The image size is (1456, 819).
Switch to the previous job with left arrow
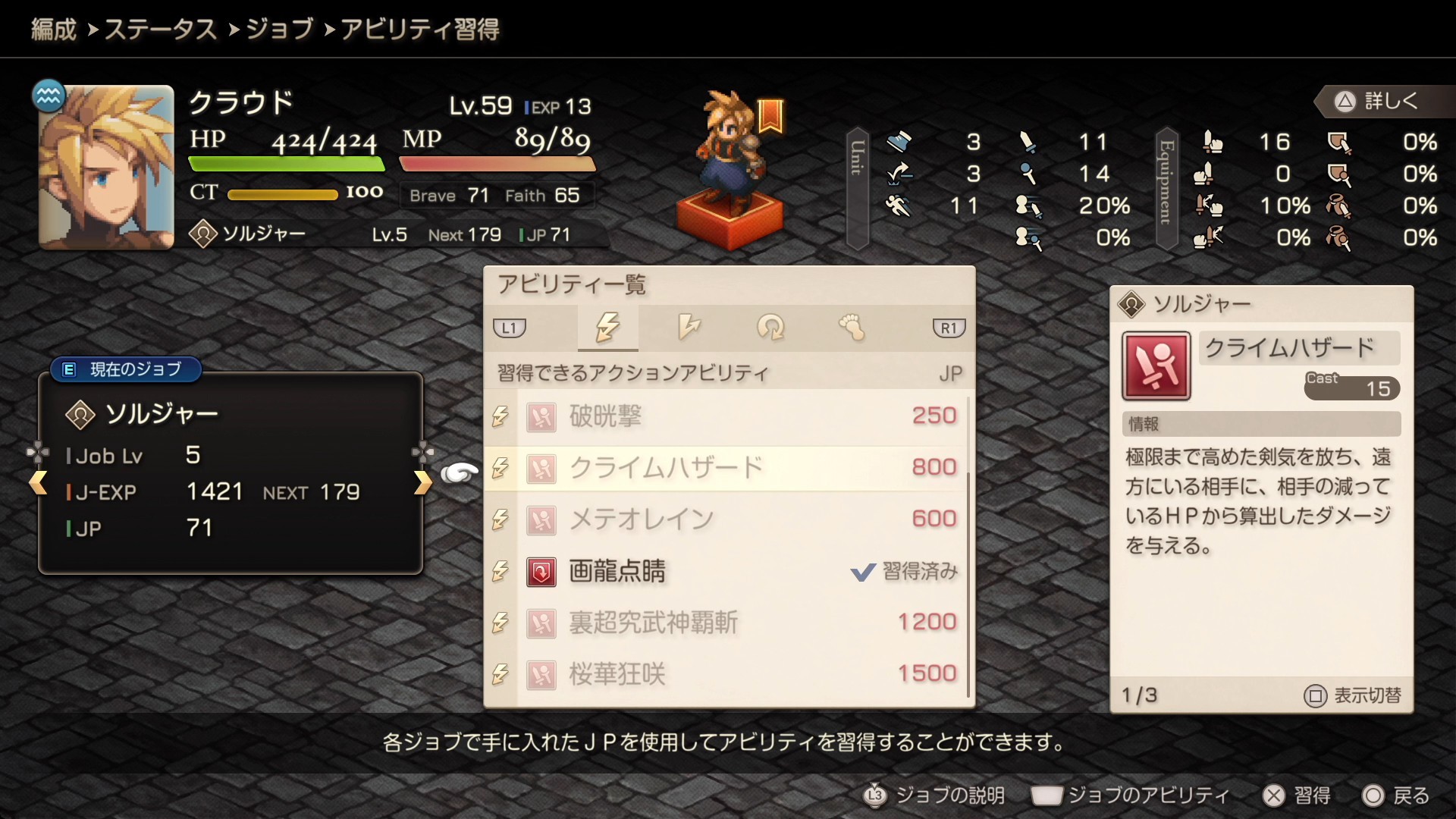[38, 482]
